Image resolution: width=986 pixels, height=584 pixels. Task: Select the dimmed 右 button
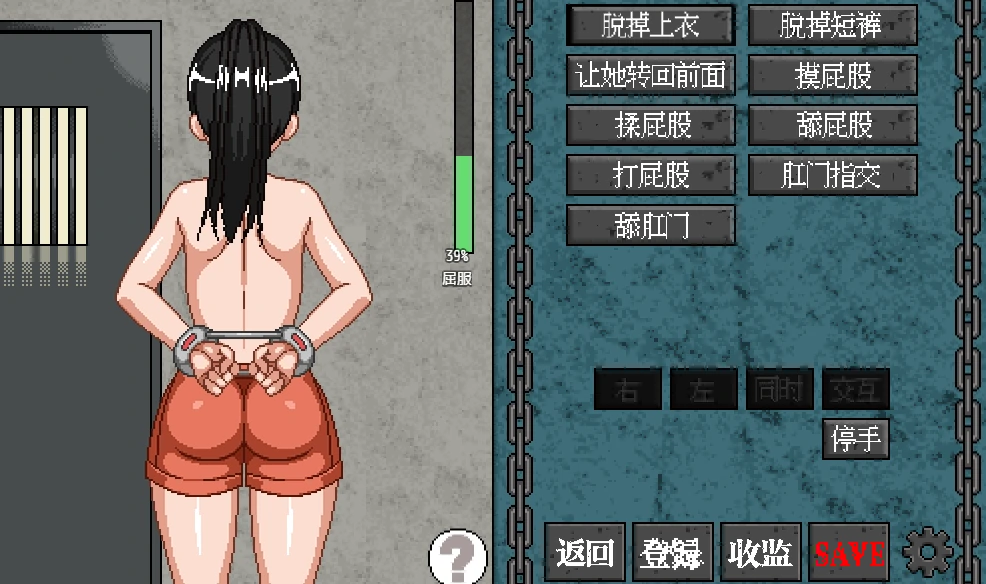pyautogui.click(x=628, y=389)
